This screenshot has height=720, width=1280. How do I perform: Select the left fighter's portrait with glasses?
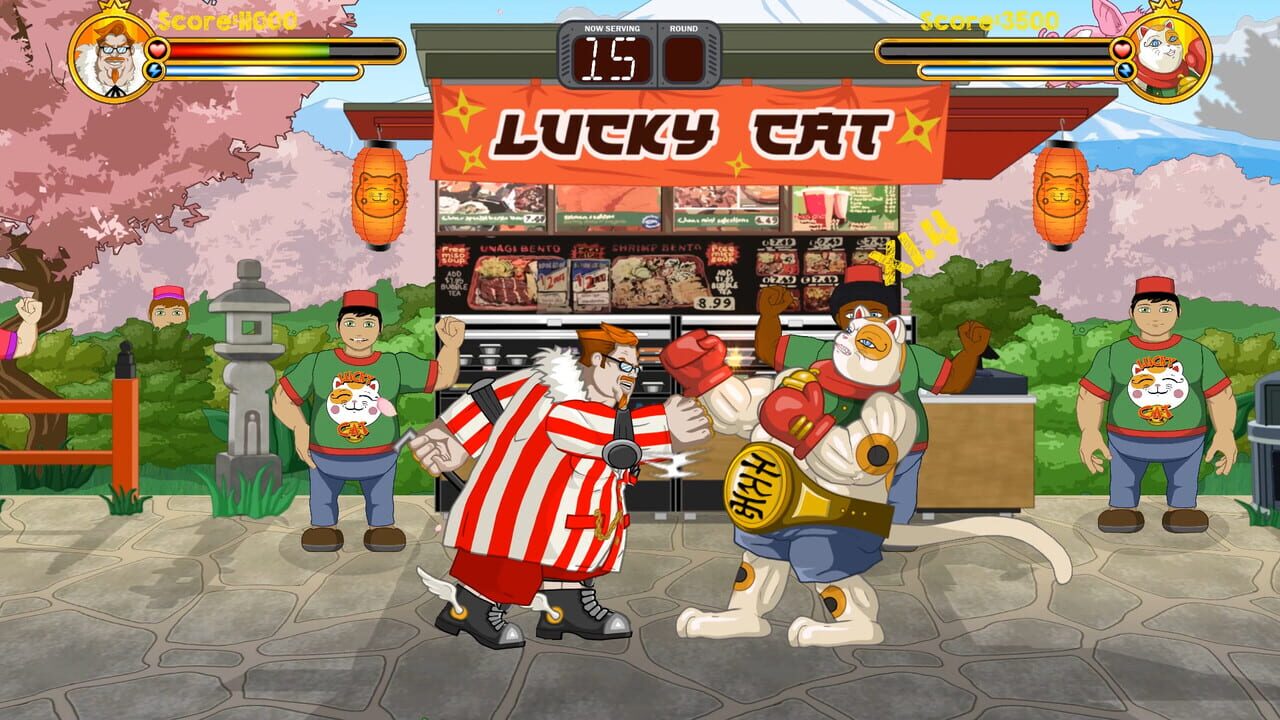(114, 57)
